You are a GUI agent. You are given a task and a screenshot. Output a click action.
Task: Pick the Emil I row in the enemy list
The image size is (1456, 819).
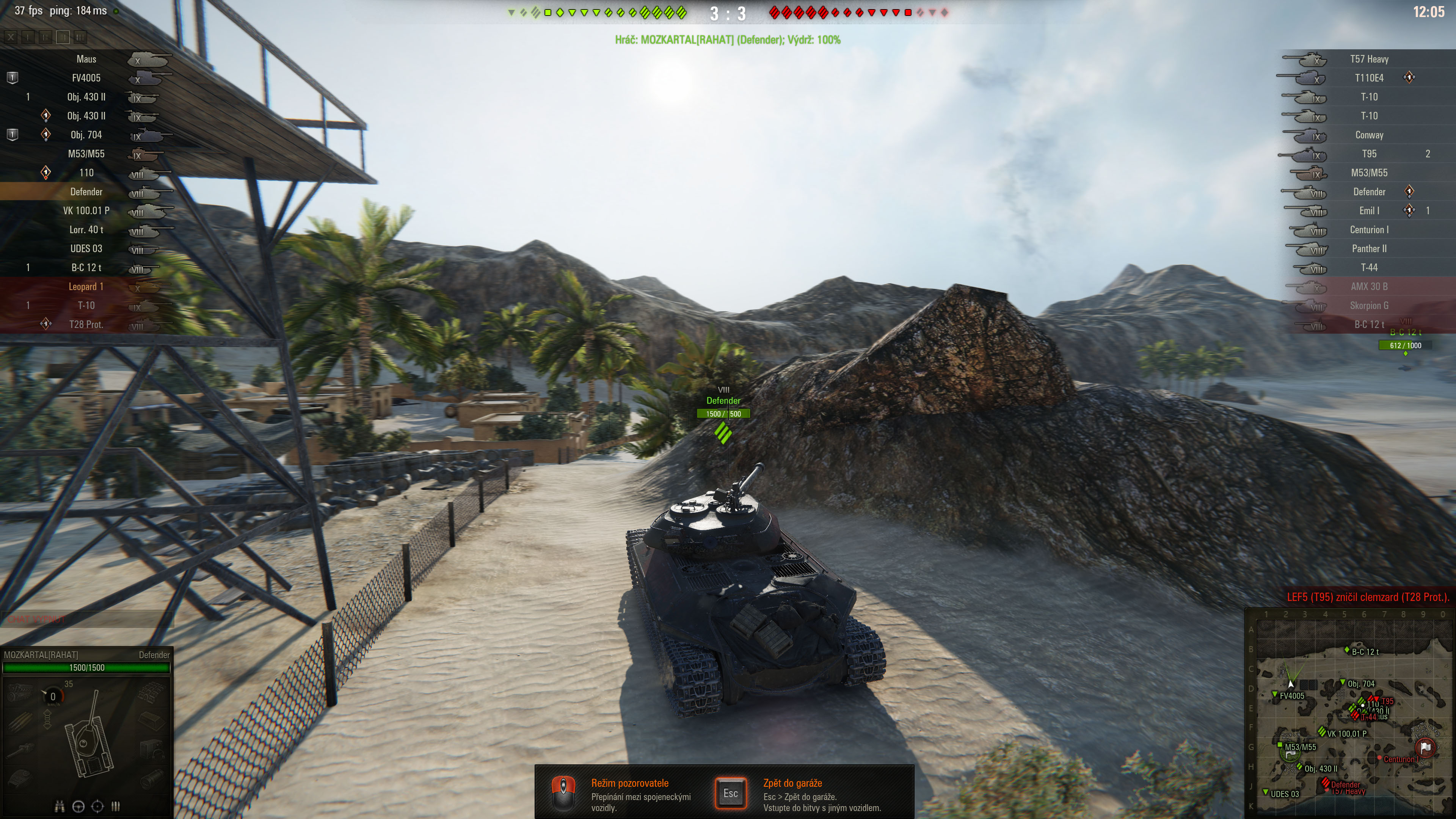coord(1368,211)
